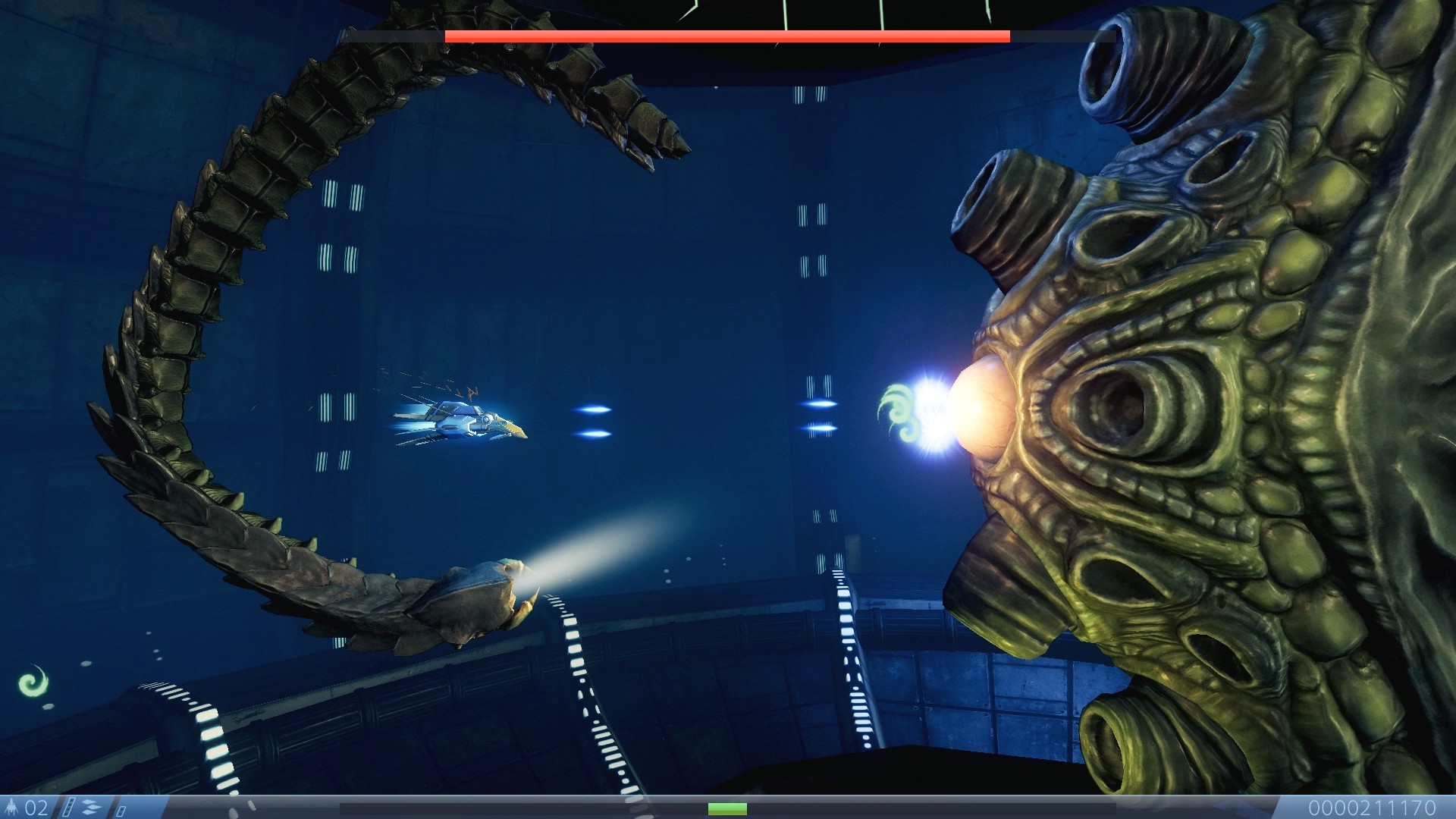The height and width of the screenshot is (819, 1456).
Task: Toggle the red boss health bar
Action: pyautogui.click(x=726, y=35)
